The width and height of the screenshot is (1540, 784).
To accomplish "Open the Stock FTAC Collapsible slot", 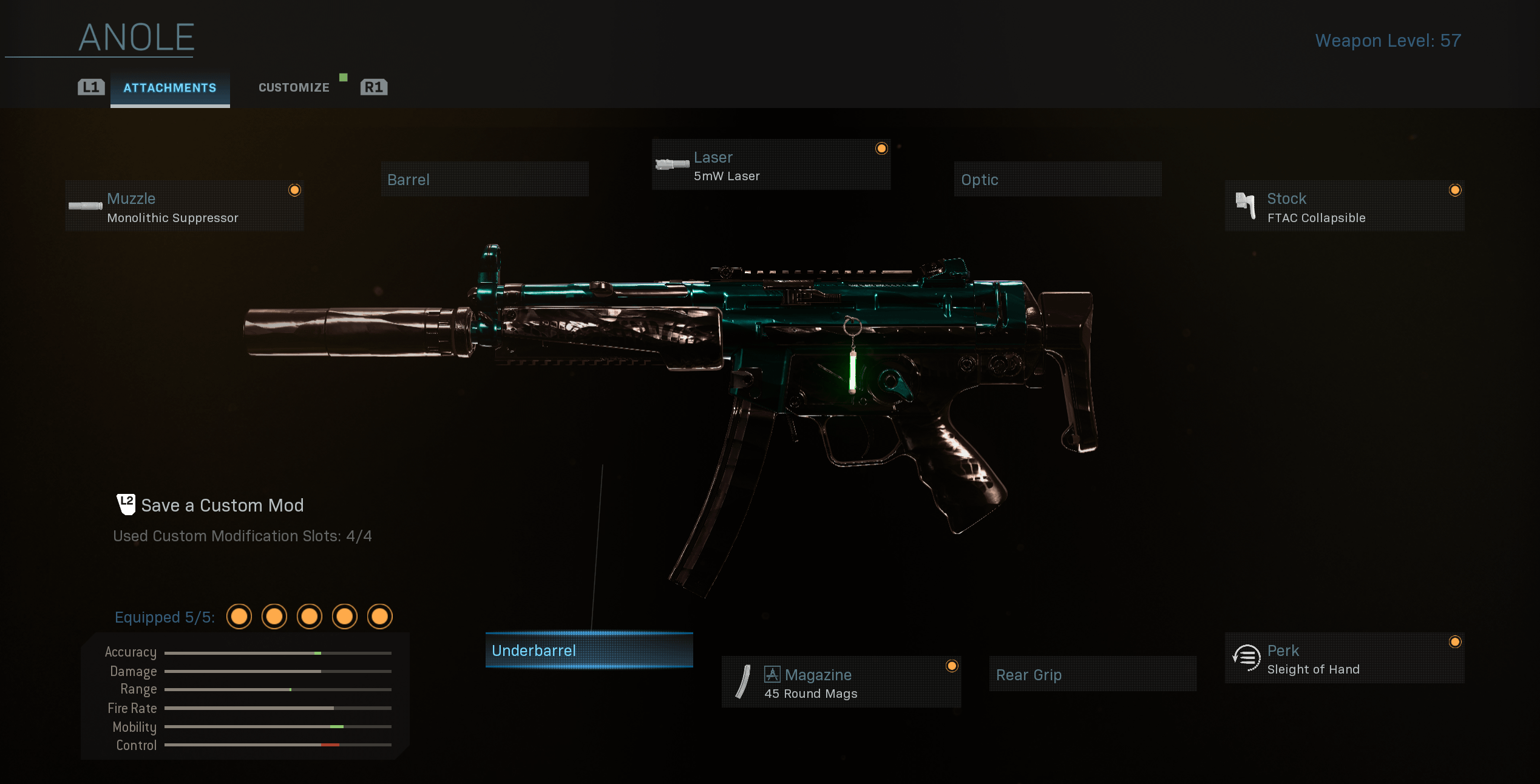I will pyautogui.click(x=1344, y=206).
